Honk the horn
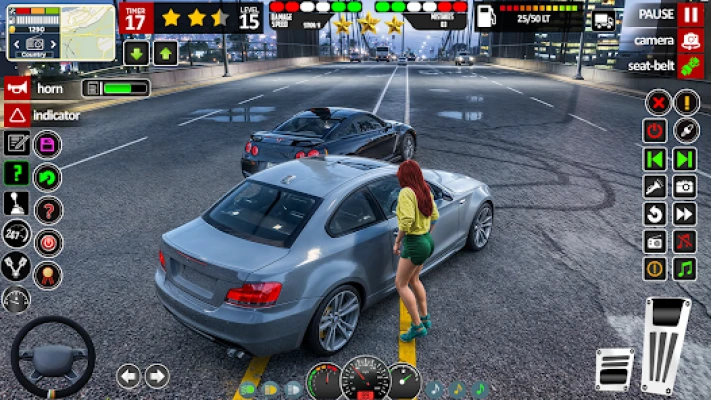711x400 pixels. pos(16,88)
